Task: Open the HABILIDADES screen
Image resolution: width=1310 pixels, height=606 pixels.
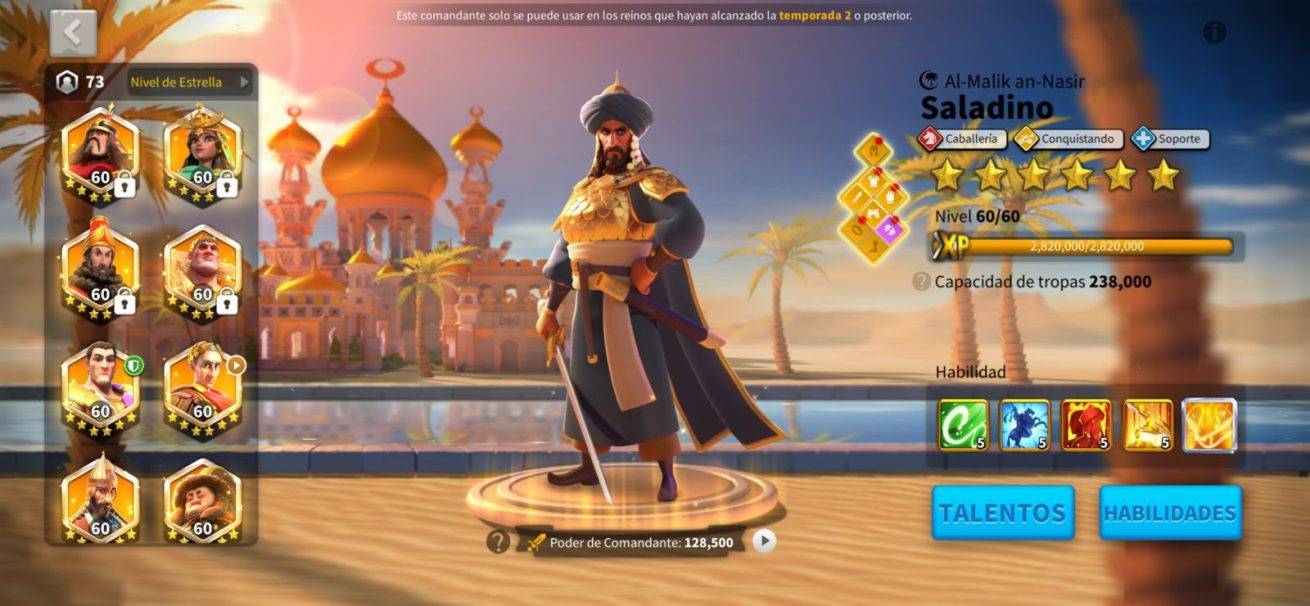Action: click(x=1170, y=513)
